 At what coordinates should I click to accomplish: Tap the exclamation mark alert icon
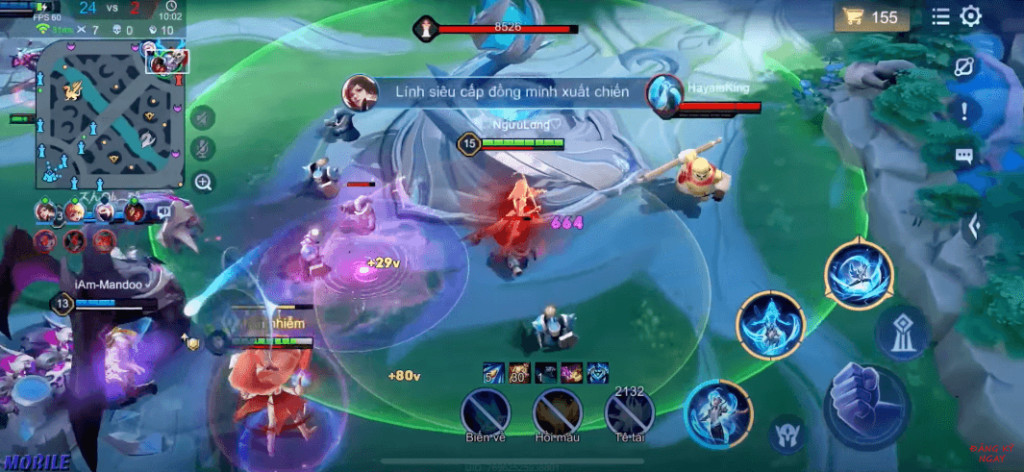[x=964, y=111]
